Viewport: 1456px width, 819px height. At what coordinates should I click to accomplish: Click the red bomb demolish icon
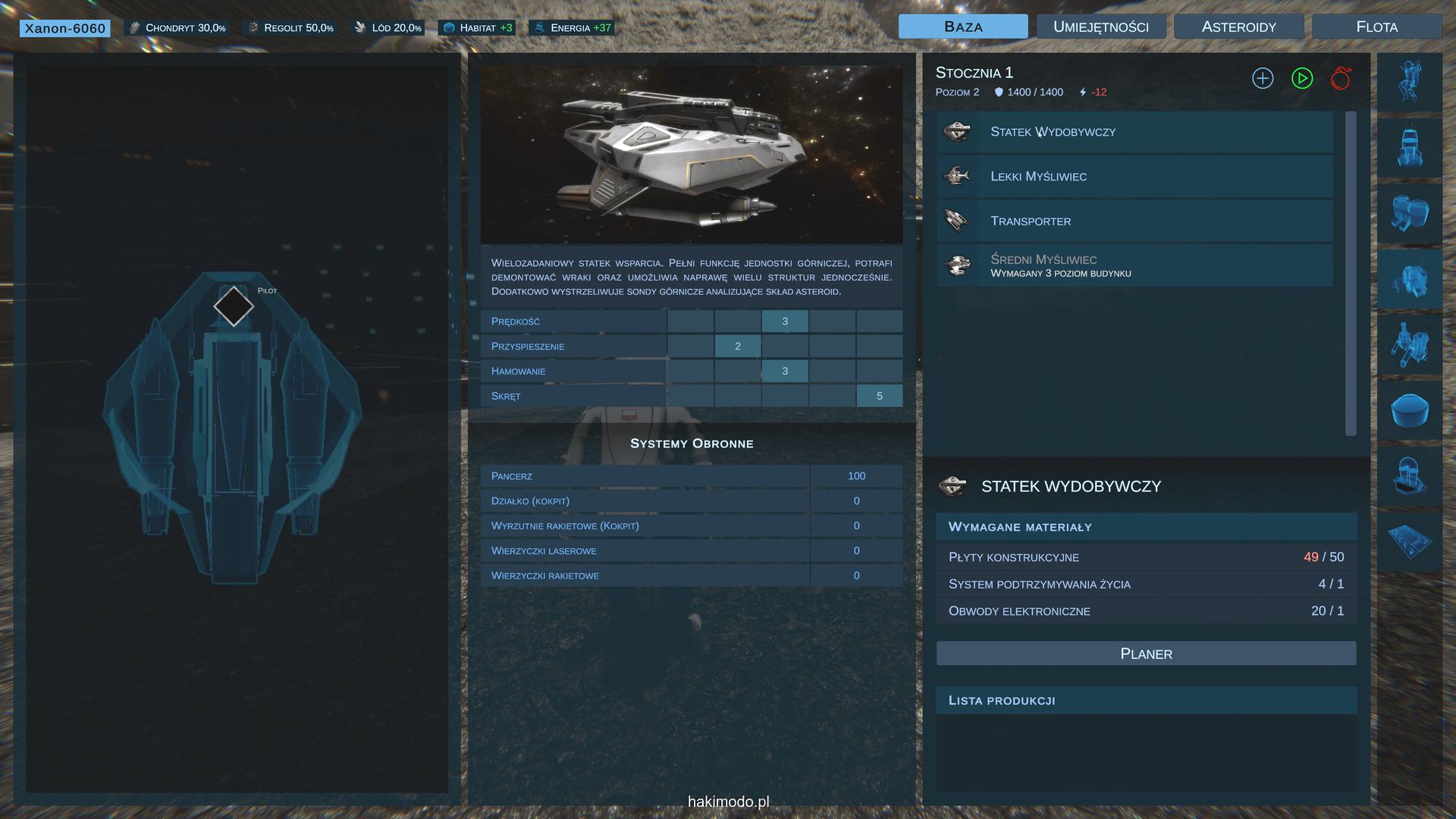click(1341, 78)
